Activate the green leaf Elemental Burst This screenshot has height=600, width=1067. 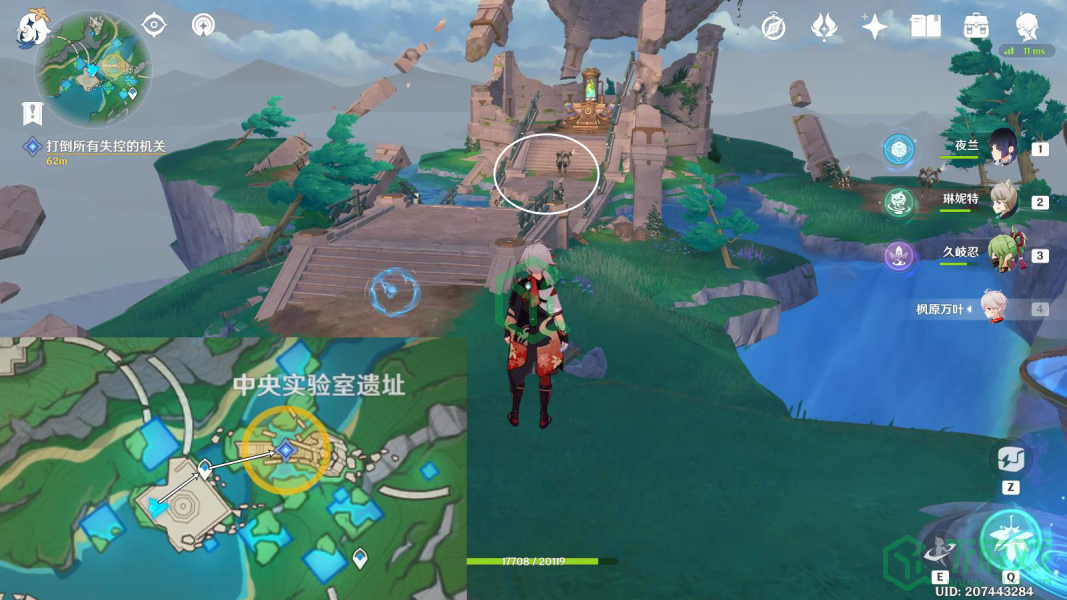1010,538
